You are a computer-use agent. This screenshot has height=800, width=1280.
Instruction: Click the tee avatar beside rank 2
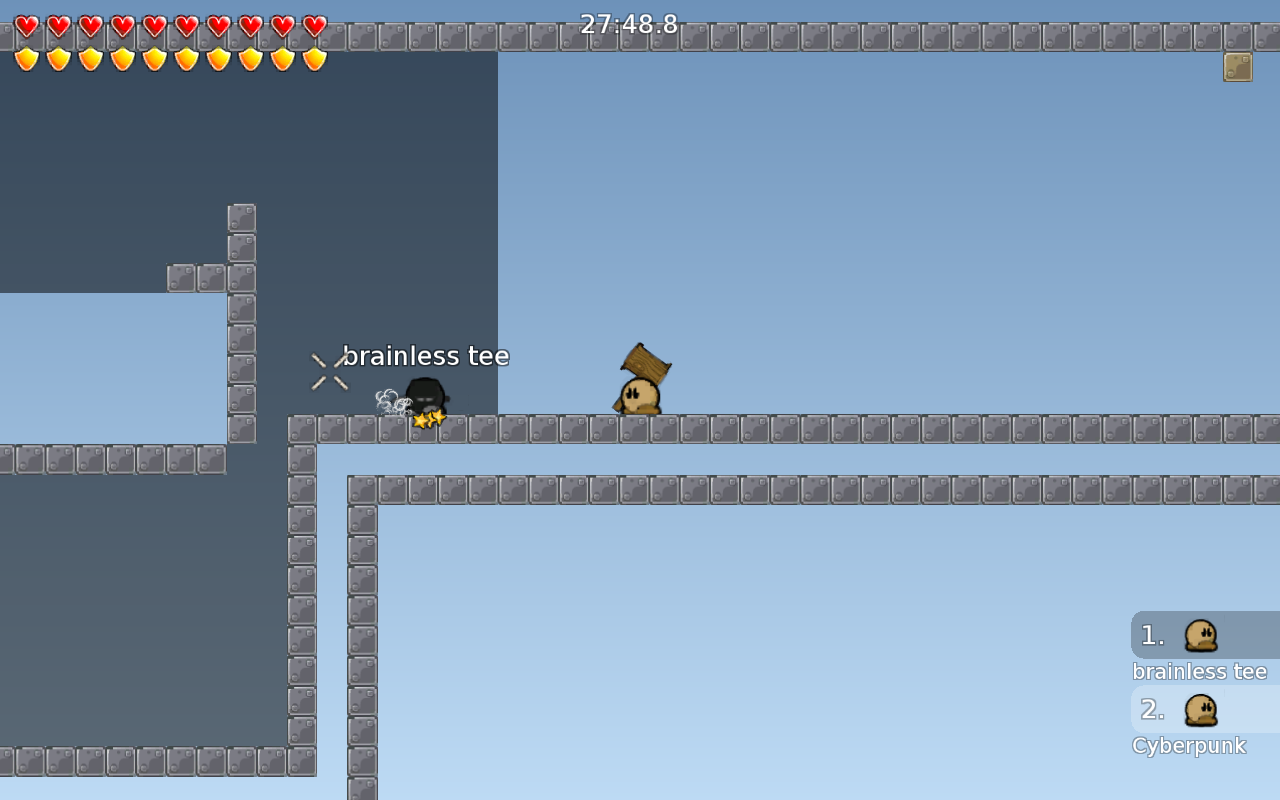(1201, 709)
